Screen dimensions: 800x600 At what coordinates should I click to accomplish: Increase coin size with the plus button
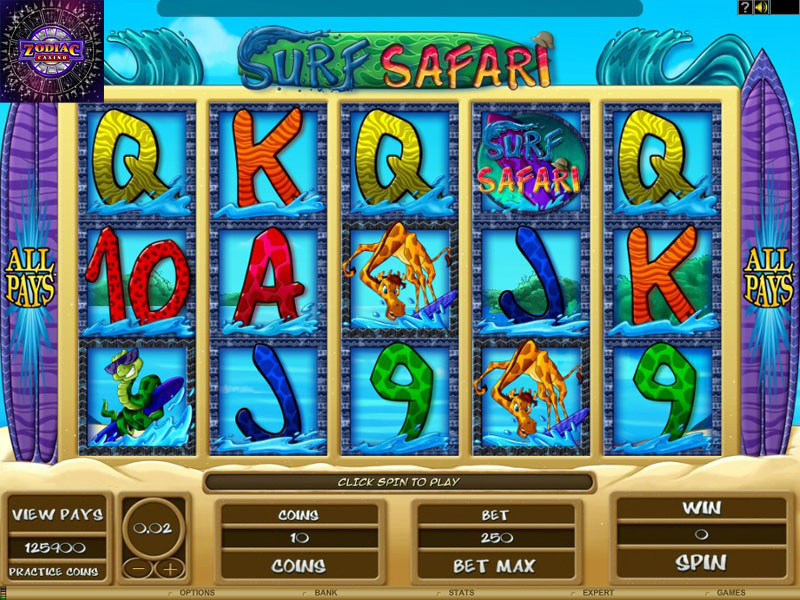point(170,569)
